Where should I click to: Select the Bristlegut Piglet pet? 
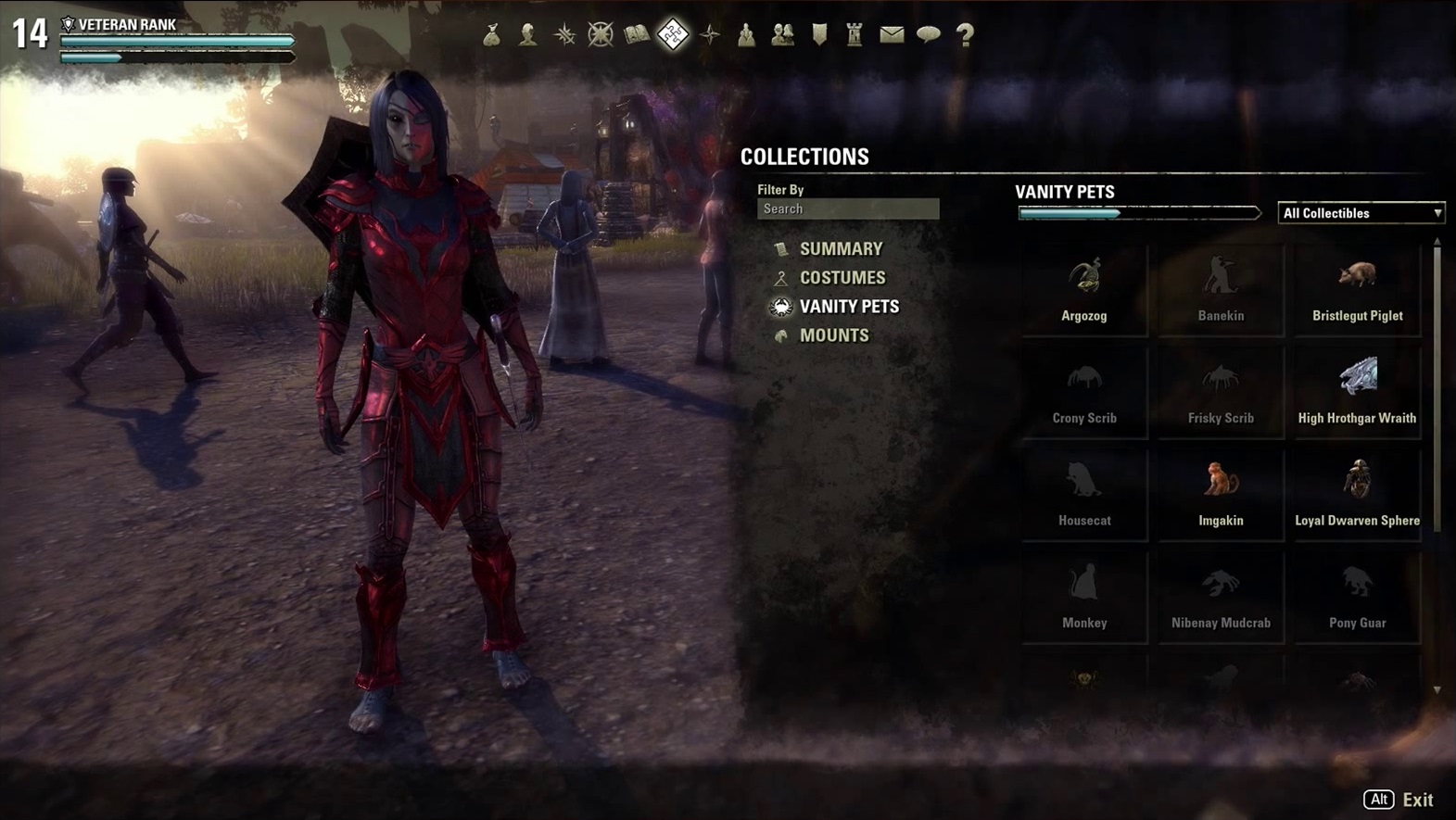pyautogui.click(x=1357, y=289)
